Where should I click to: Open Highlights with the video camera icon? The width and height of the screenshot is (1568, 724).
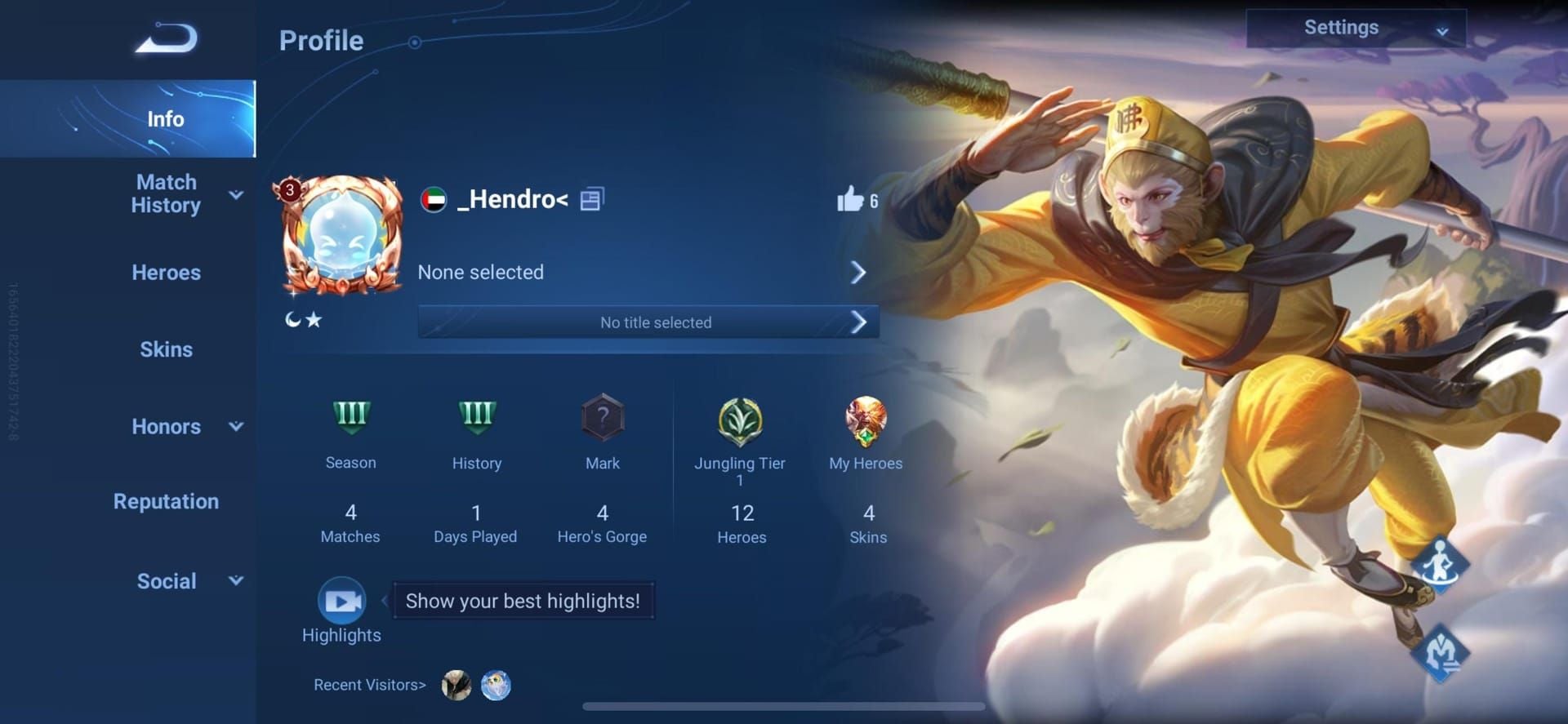tap(341, 601)
